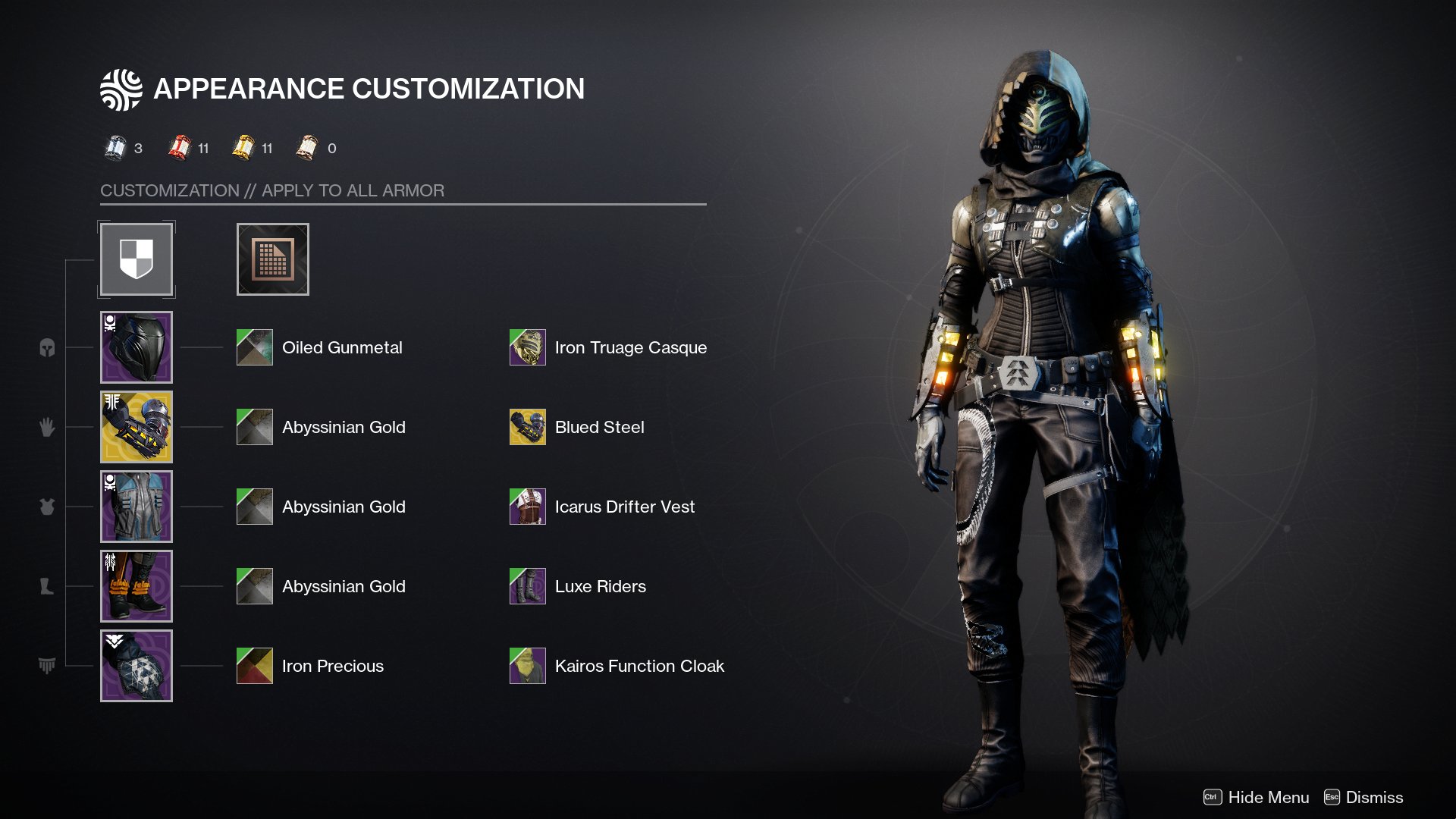
Task: Expand the Luxe Riders ornament option
Action: click(x=528, y=586)
